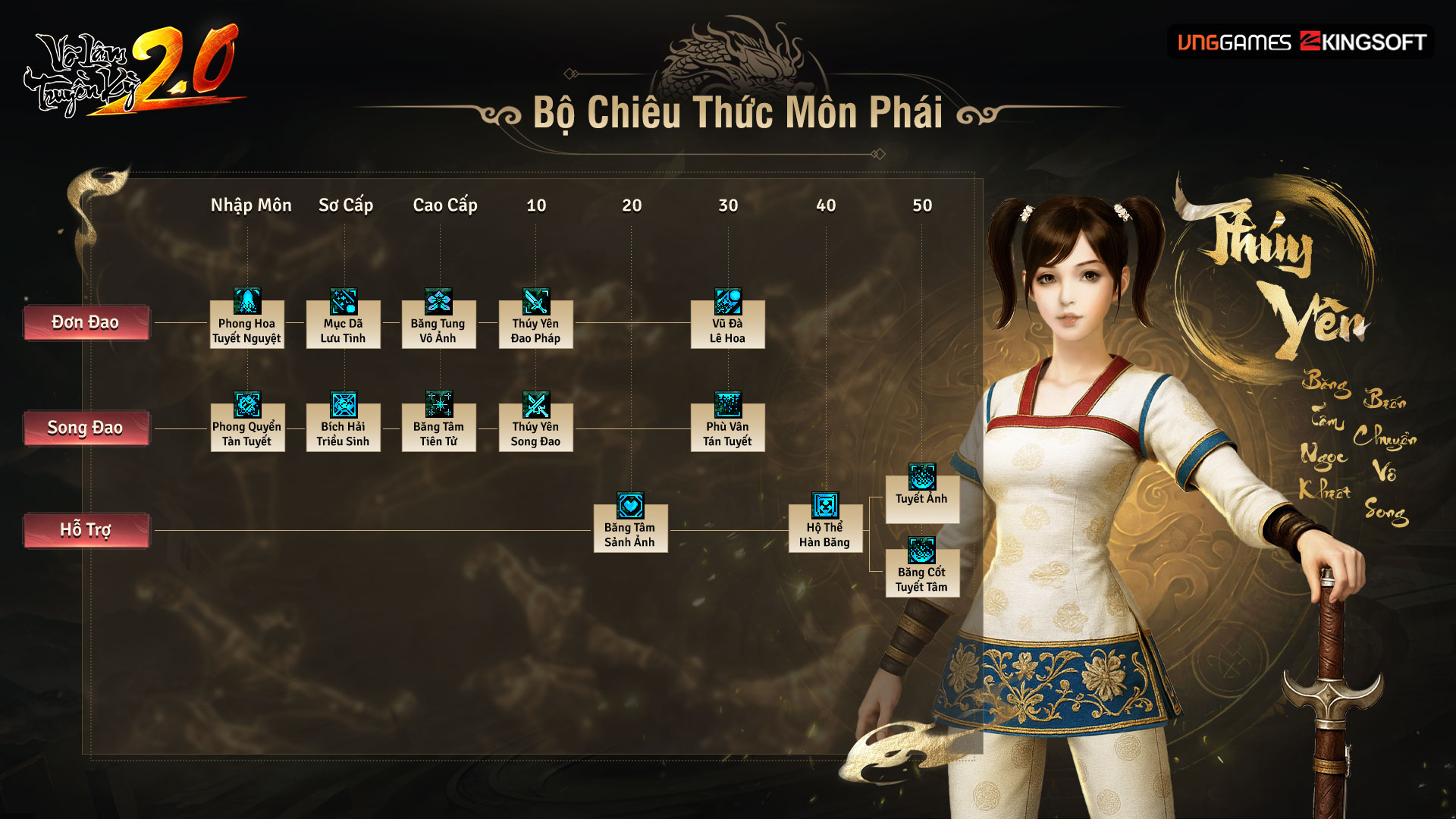The image size is (1456, 819).
Task: Select the Đơn Đao skill branch
Action: coord(86,323)
